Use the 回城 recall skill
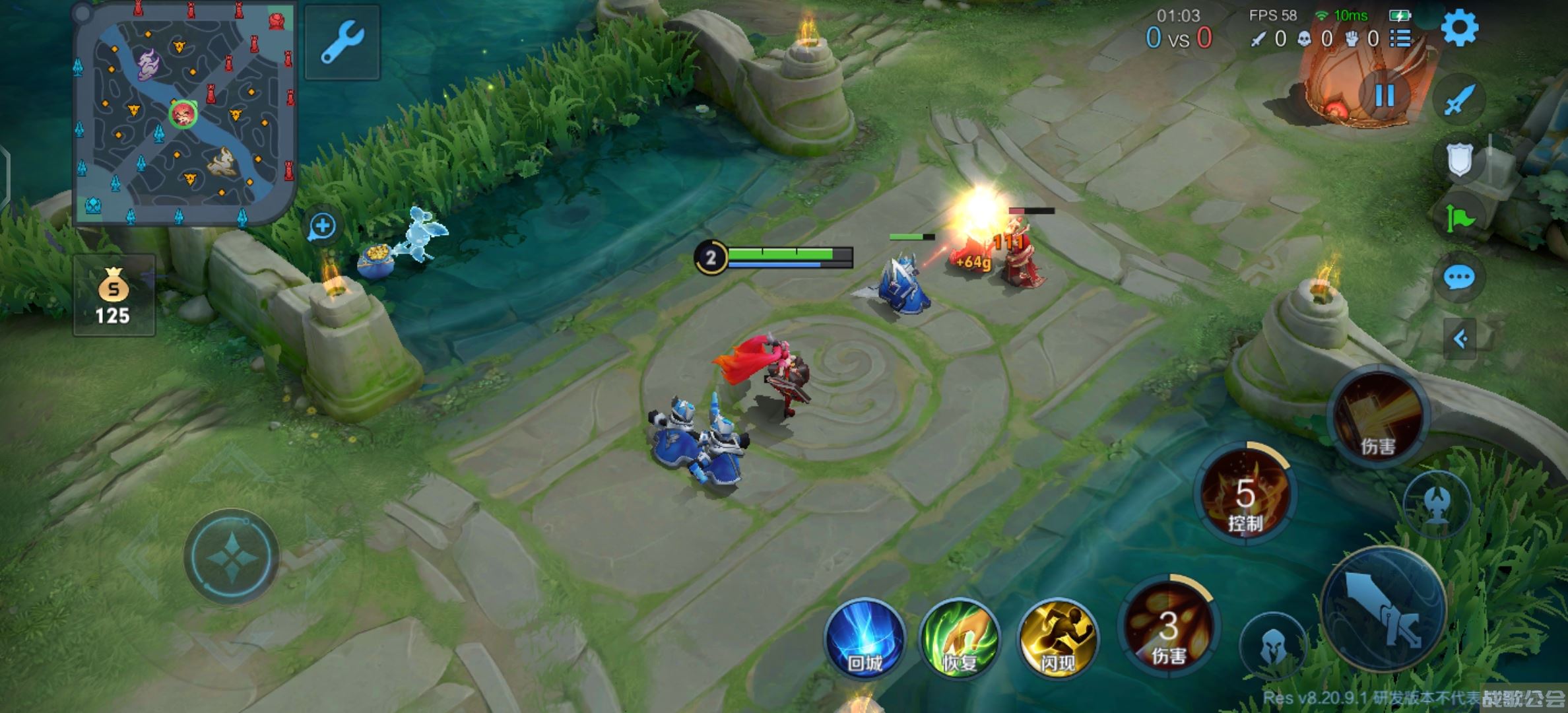The height and width of the screenshot is (713, 1568). pyautogui.click(x=865, y=638)
